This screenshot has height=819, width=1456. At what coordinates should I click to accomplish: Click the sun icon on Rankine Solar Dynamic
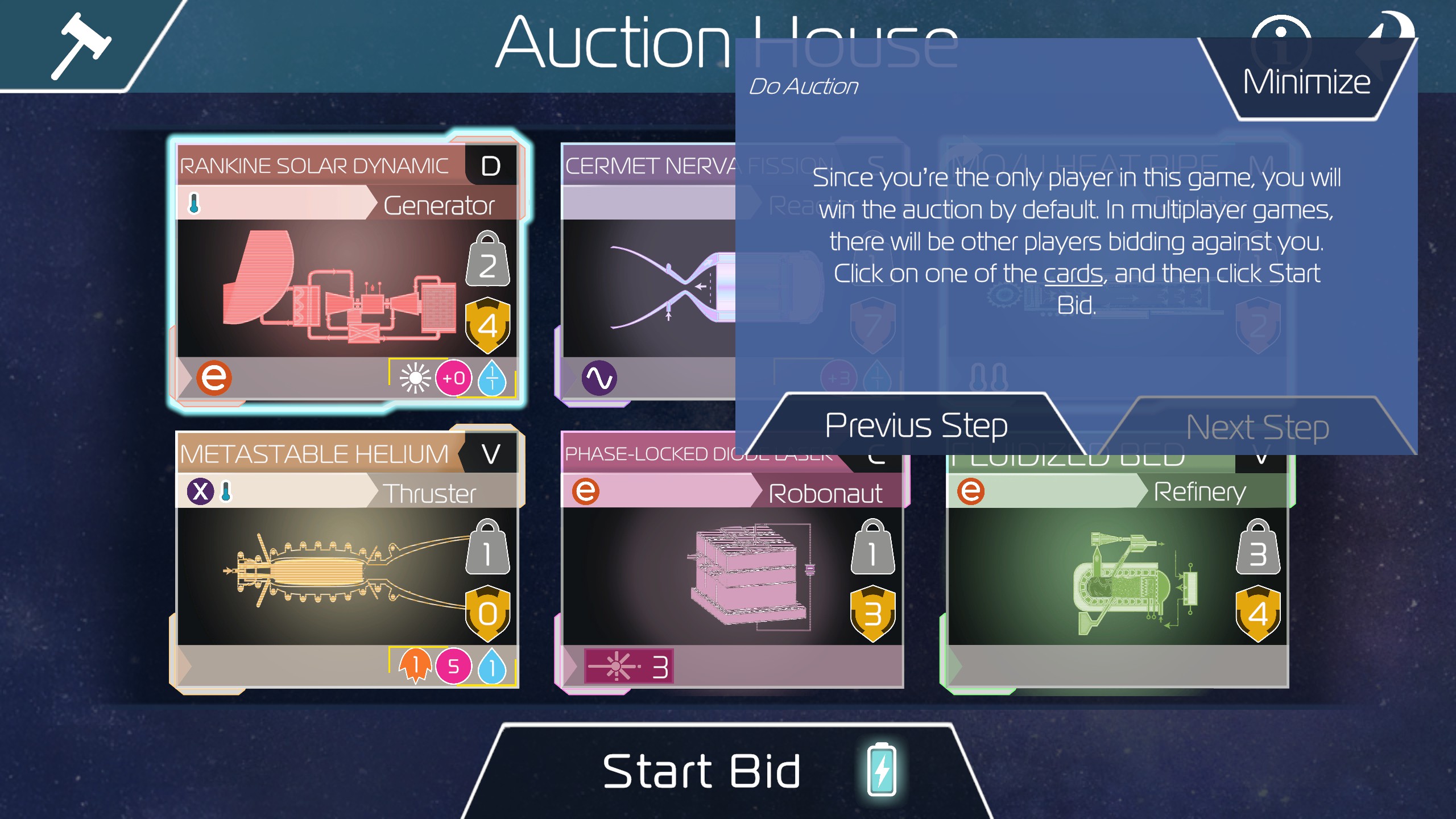click(x=417, y=377)
